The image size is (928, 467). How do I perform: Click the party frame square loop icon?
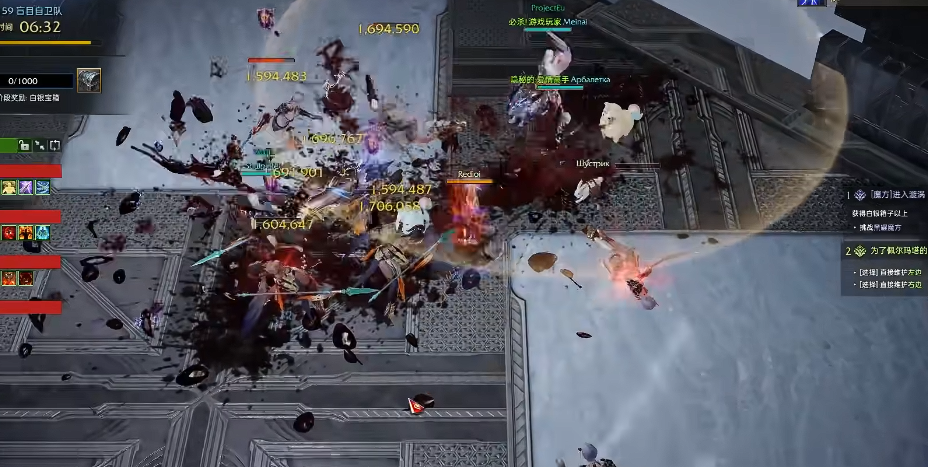(x=54, y=146)
